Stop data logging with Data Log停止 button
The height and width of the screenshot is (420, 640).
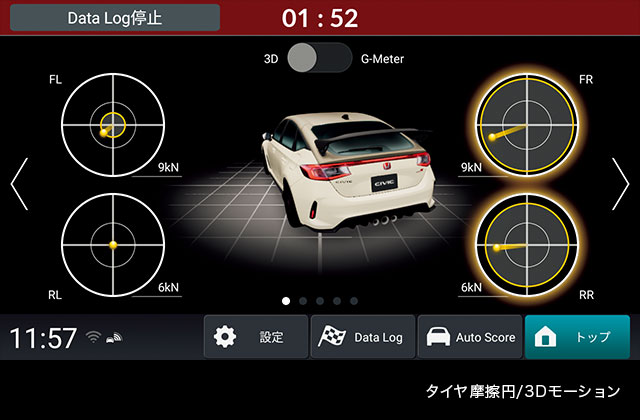[114, 18]
